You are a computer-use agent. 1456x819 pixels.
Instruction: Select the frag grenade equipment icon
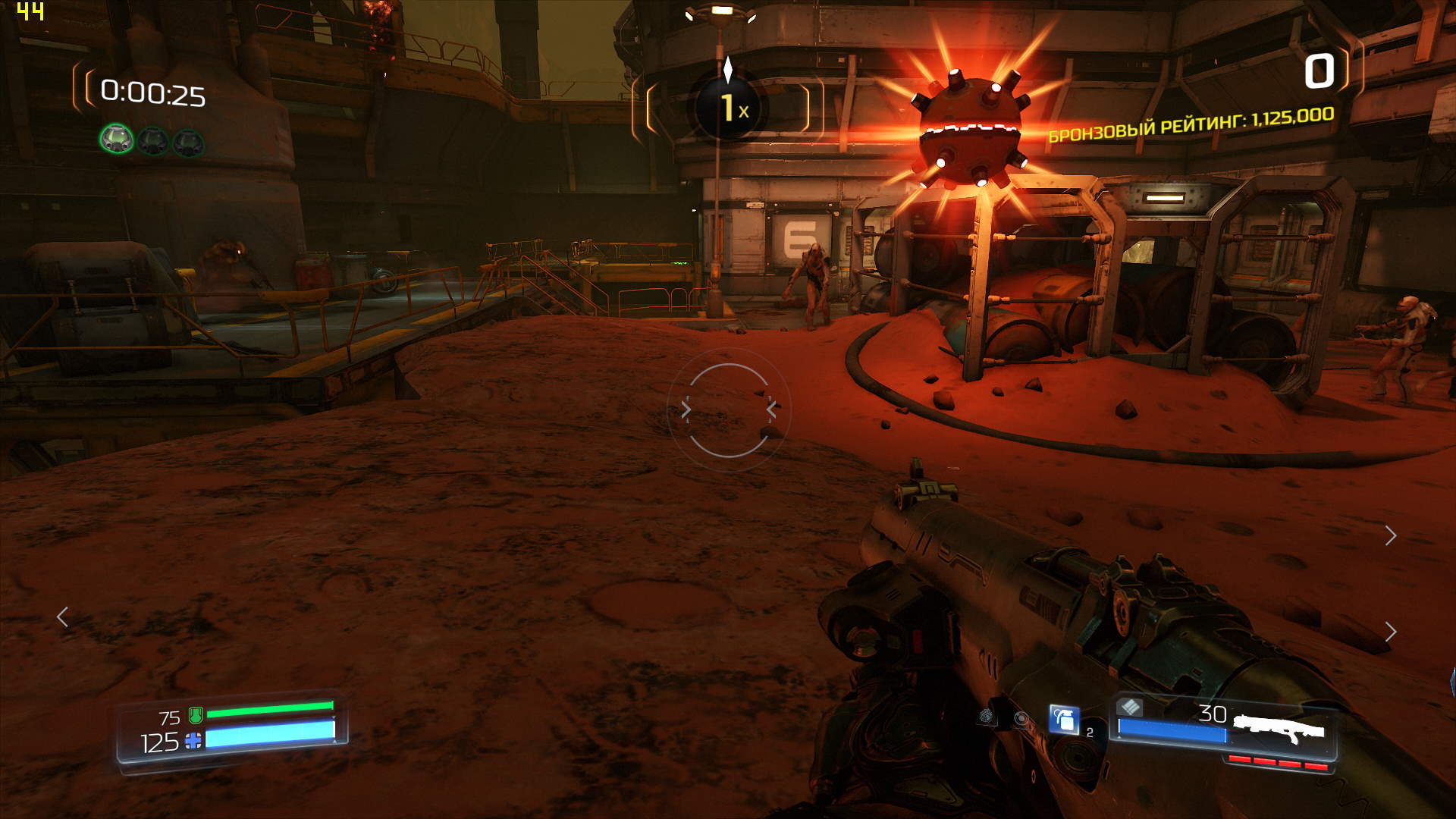click(x=1063, y=719)
